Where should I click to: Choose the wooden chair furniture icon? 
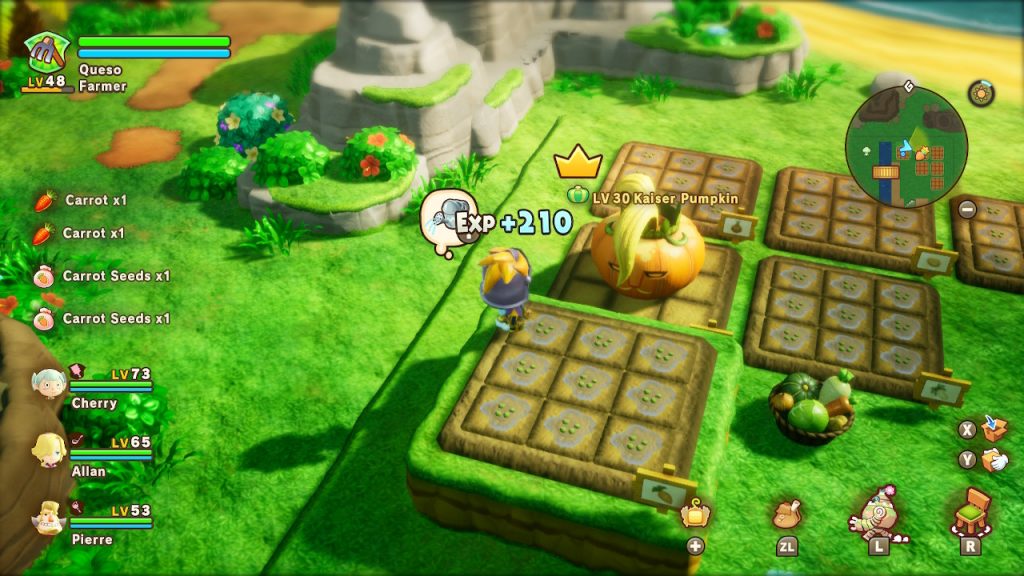click(x=971, y=511)
